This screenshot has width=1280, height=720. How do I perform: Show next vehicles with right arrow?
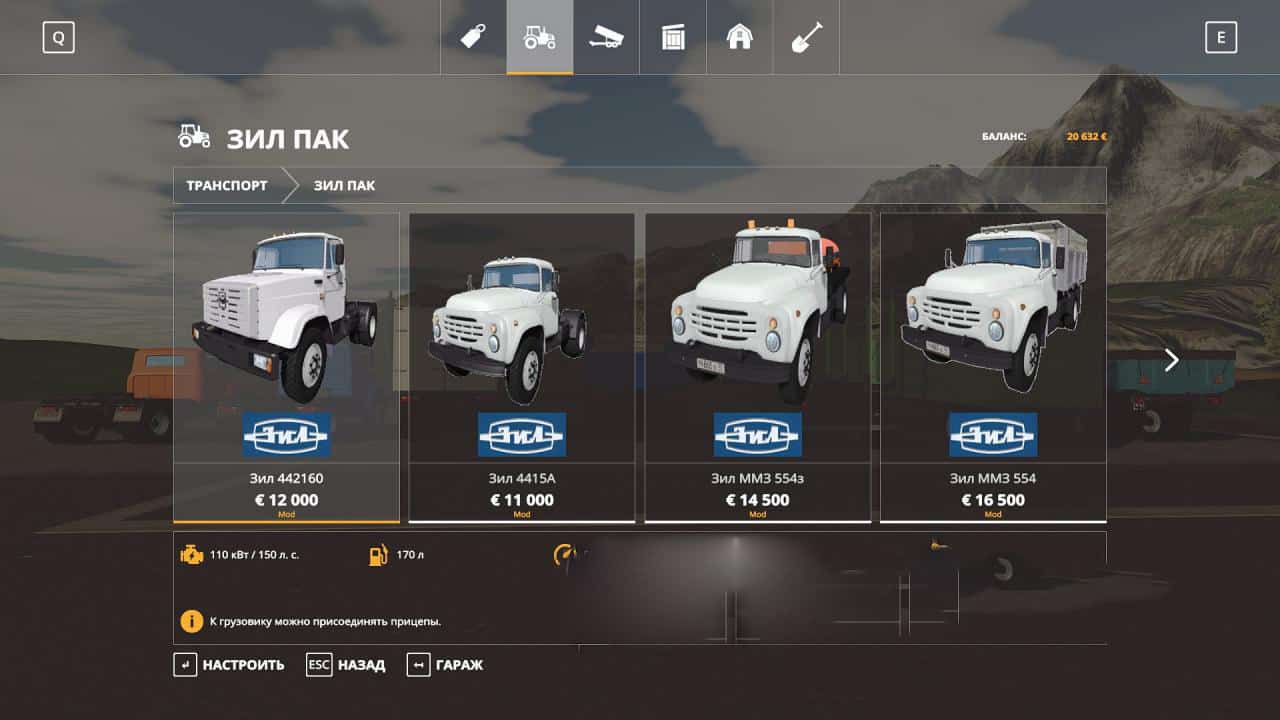point(1171,360)
